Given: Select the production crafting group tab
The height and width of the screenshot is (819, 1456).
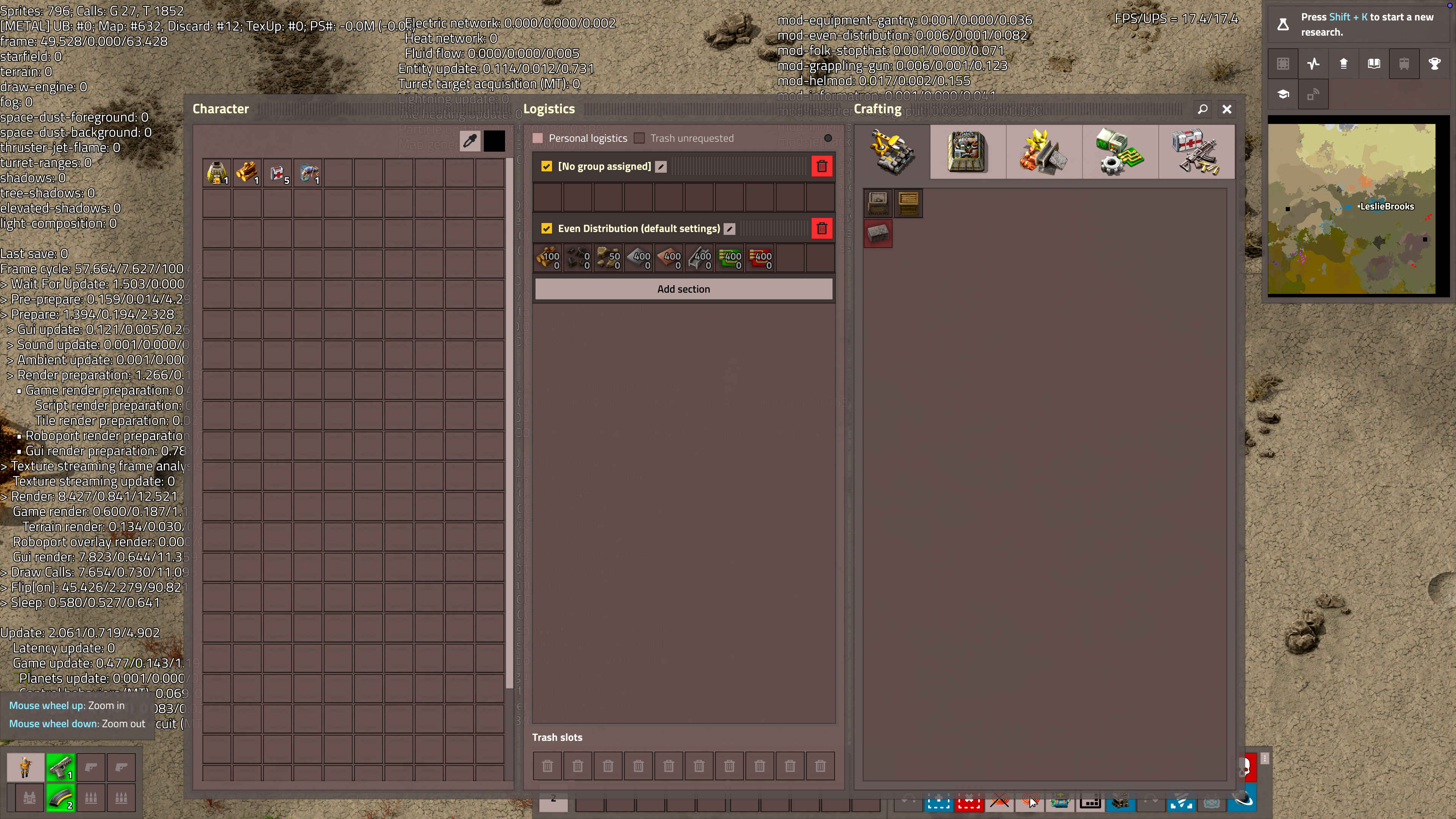Looking at the screenshot, I should point(968,152).
